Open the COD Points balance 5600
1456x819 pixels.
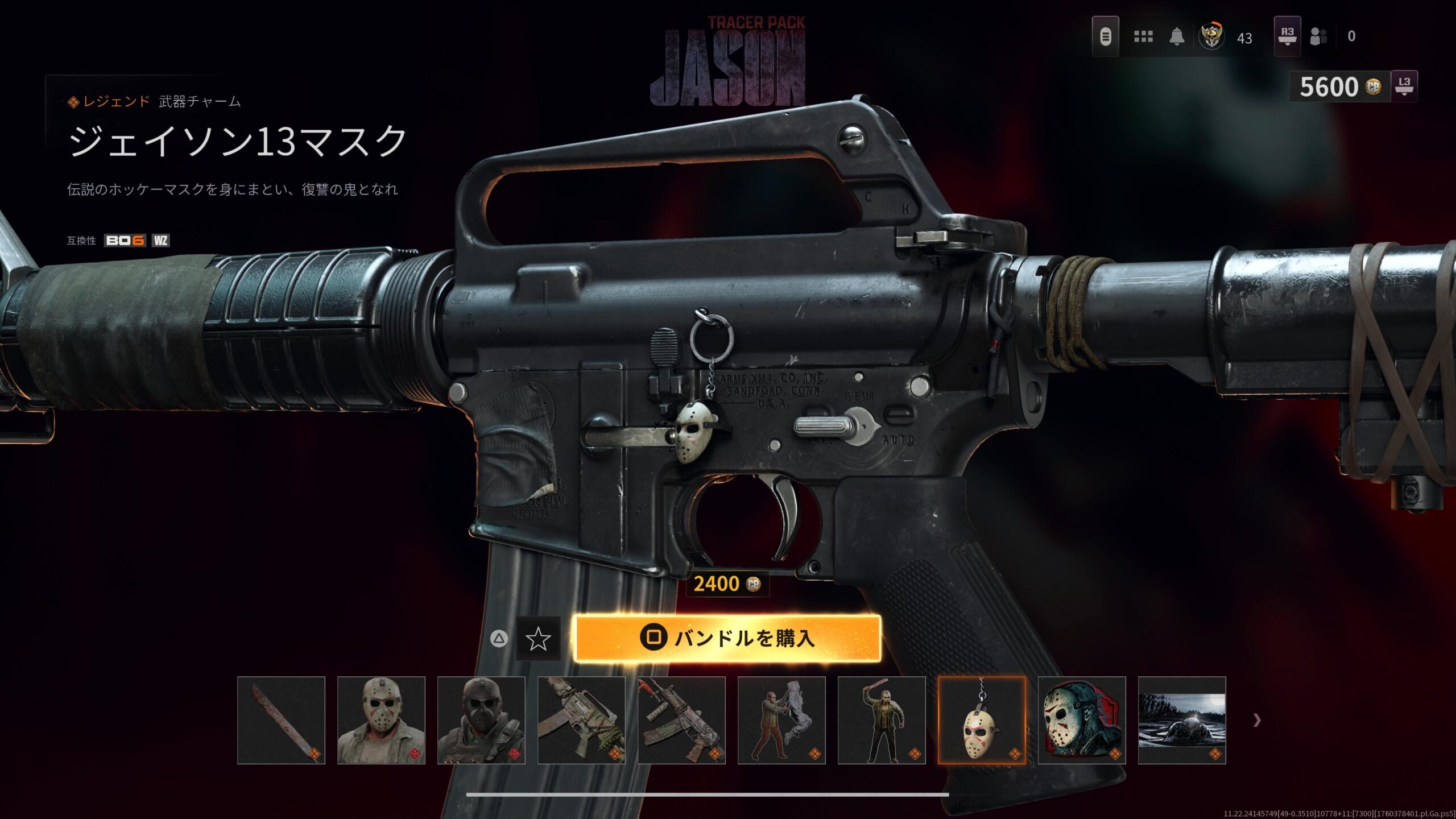pos(1339,87)
